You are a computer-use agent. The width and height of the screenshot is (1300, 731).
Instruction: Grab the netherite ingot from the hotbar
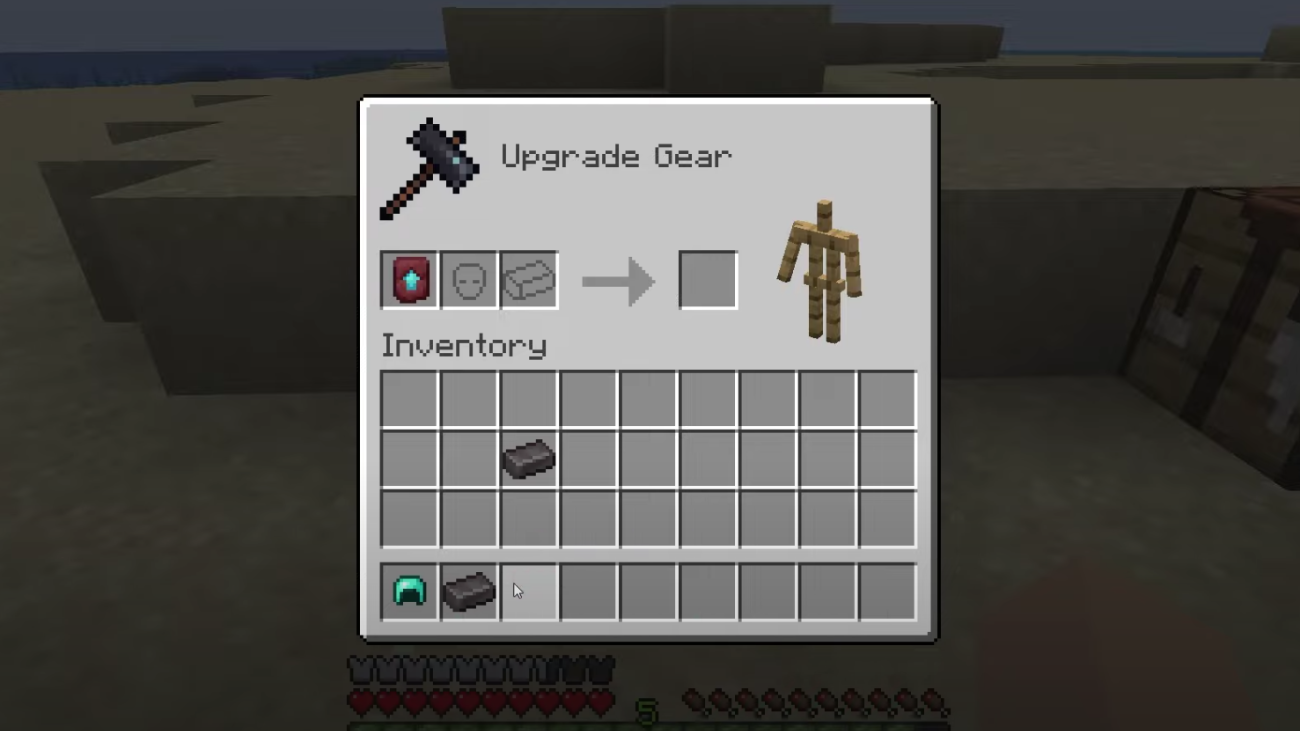tap(469, 590)
